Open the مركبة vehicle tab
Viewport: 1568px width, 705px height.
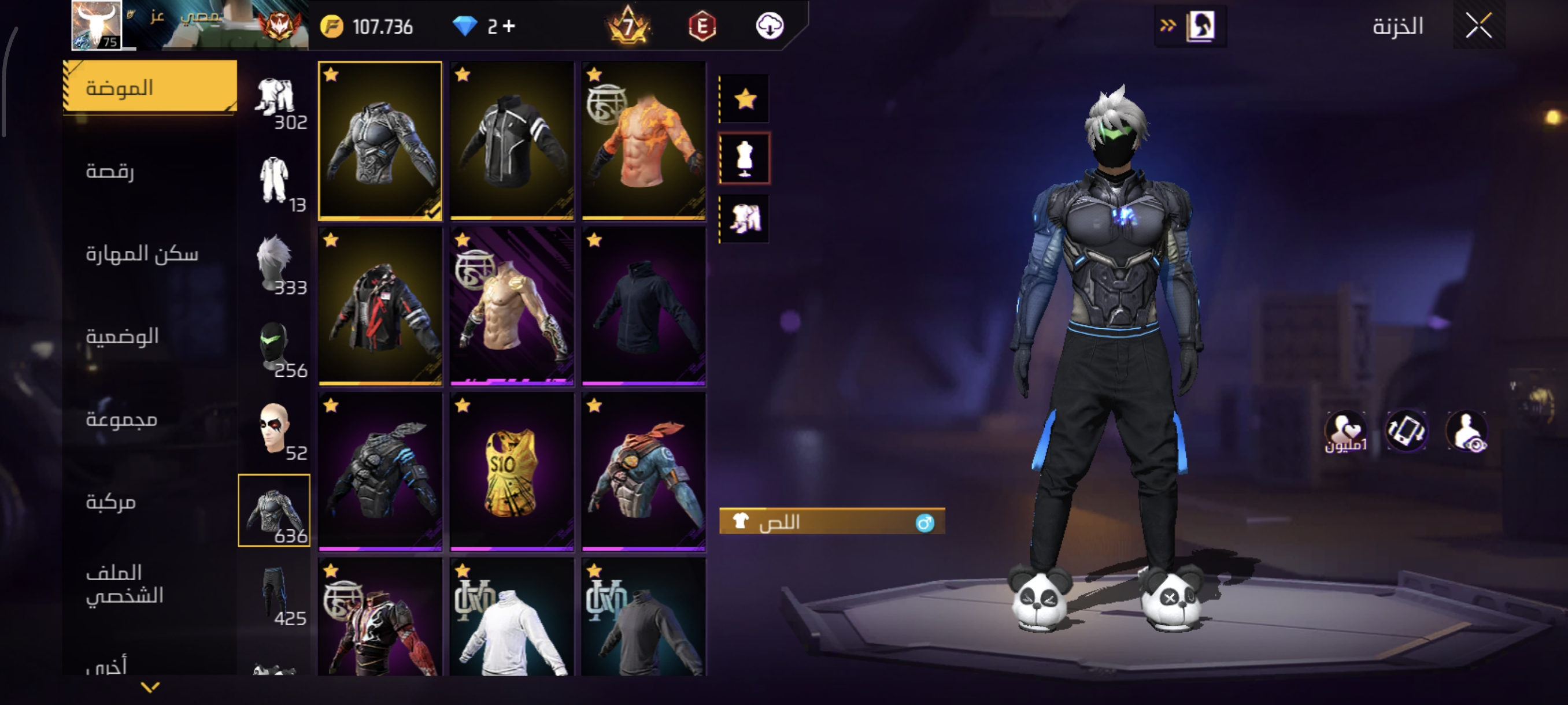point(111,502)
